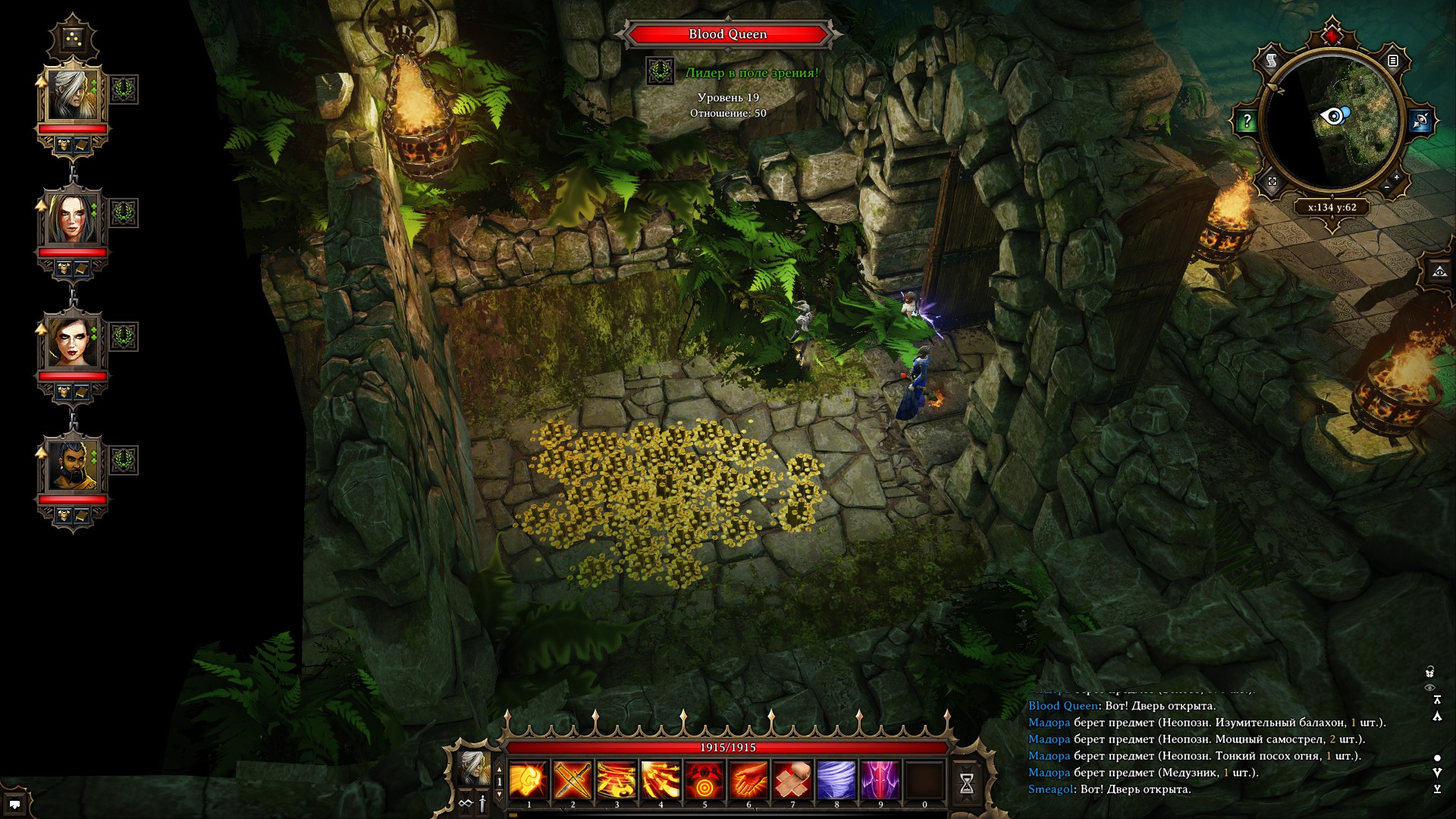Activate the glowing hand skill in slot 6
This screenshot has width=1456, height=819.
tap(748, 780)
